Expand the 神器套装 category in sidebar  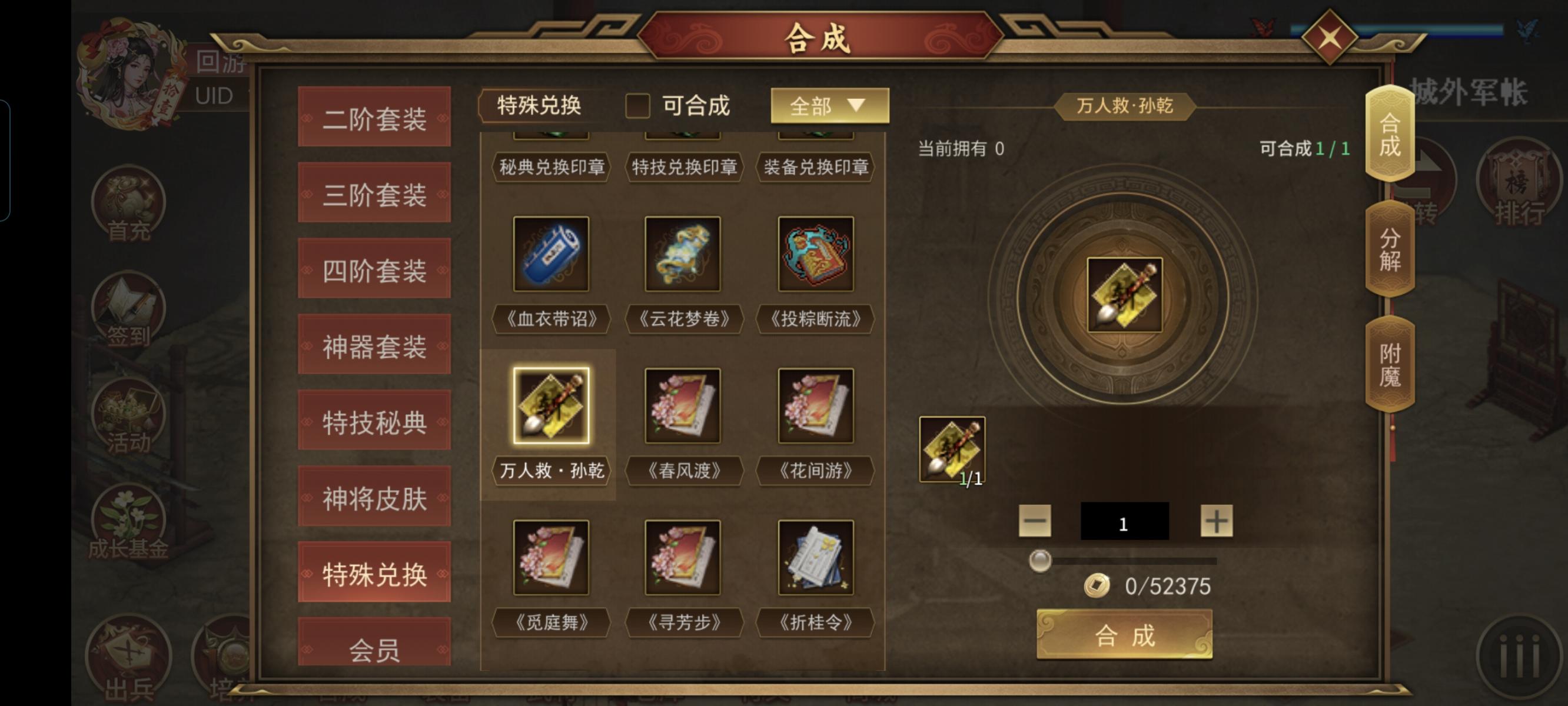tap(374, 347)
